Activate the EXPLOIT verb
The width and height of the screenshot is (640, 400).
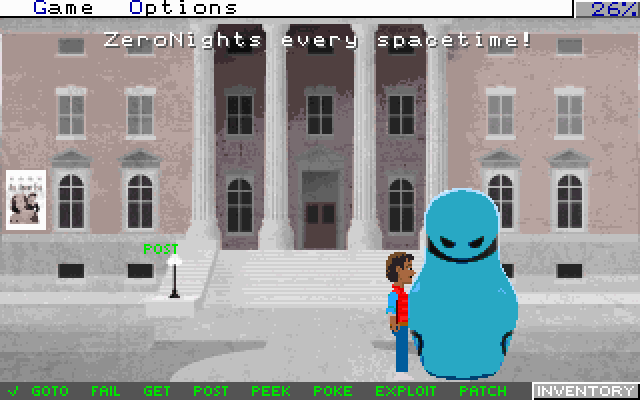[406, 391]
